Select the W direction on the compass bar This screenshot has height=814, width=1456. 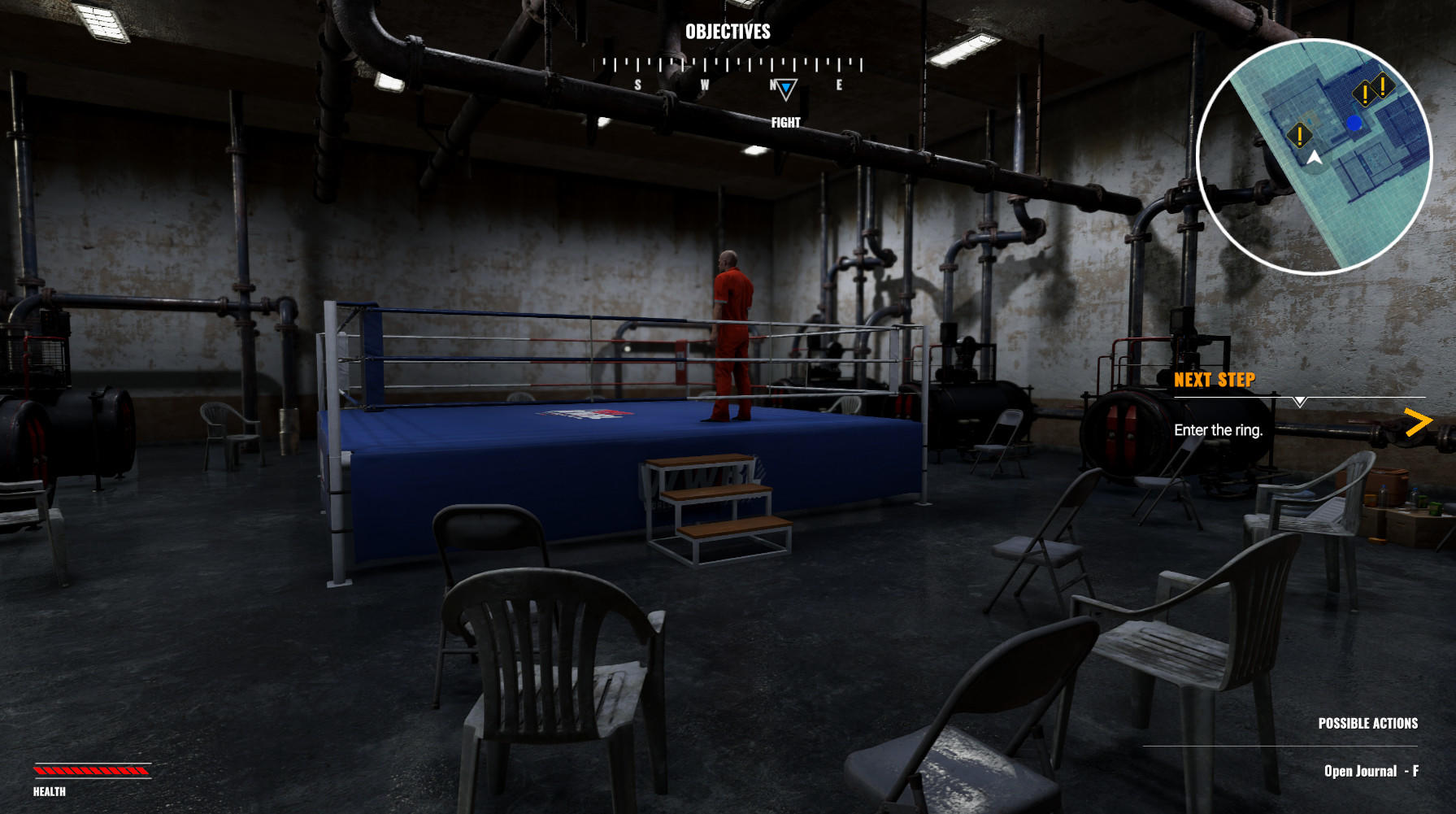click(x=704, y=84)
